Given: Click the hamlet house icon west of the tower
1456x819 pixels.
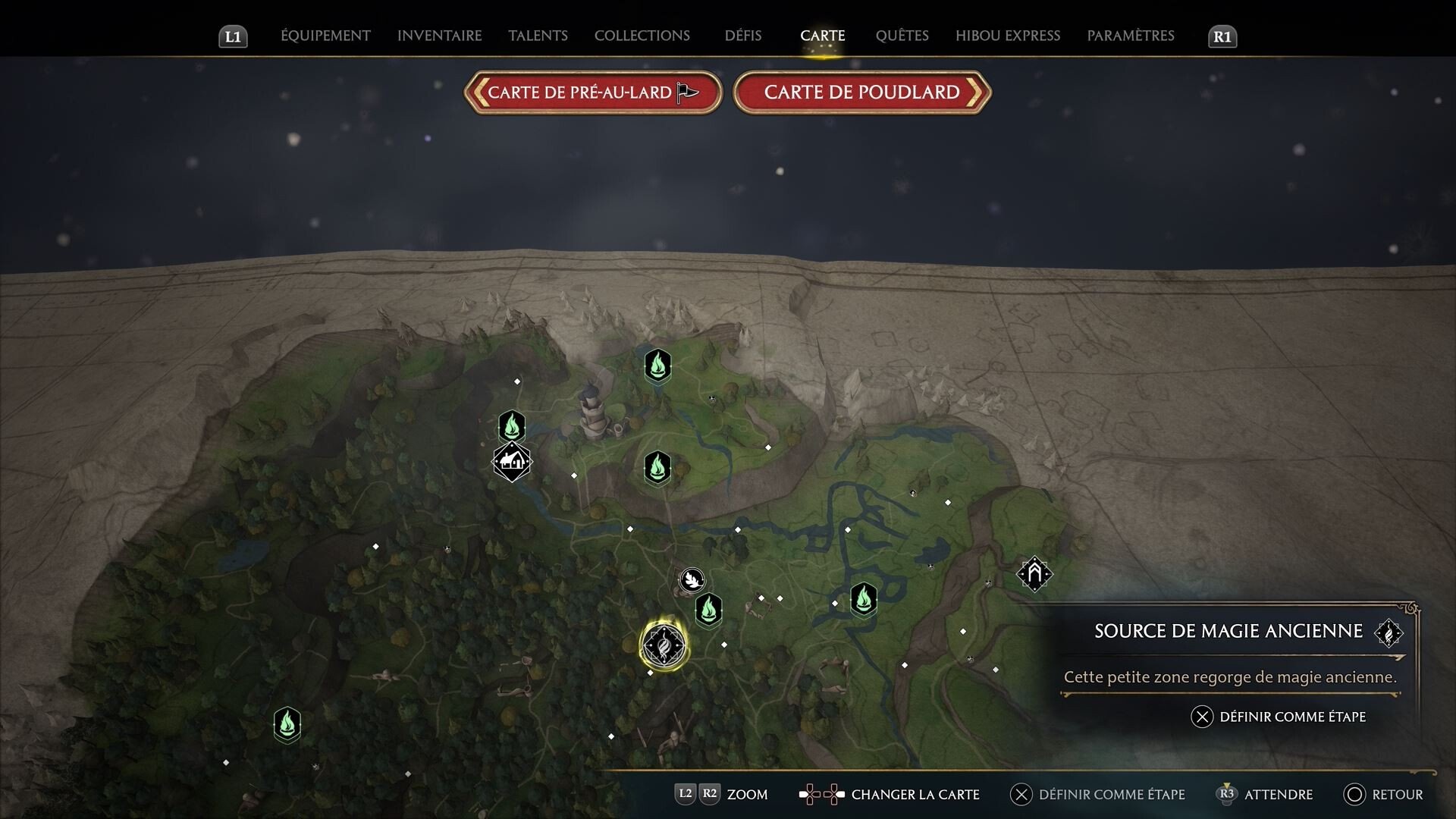Looking at the screenshot, I should [x=512, y=460].
